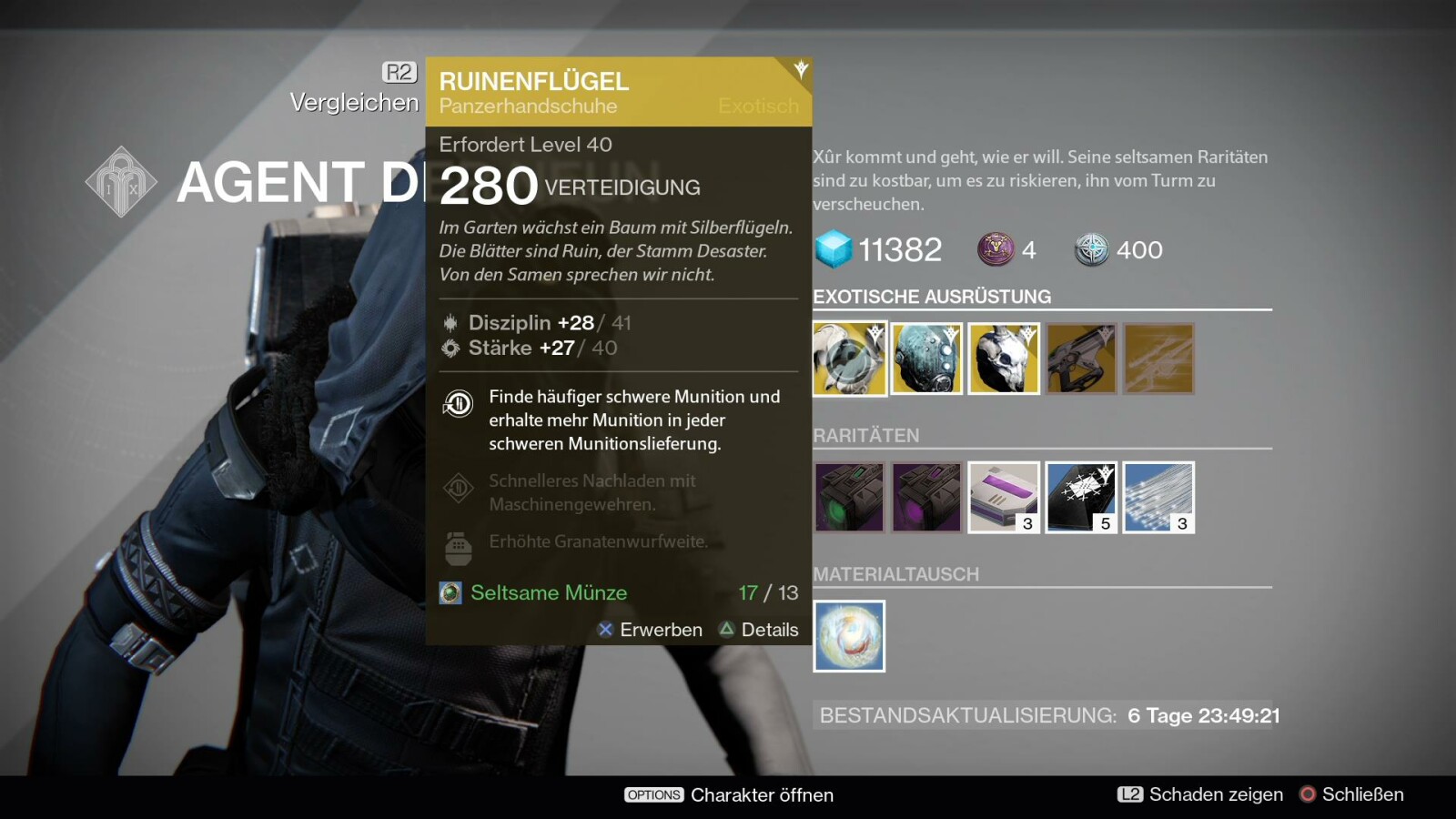The width and height of the screenshot is (1456, 819).
Task: Choose the green-glowing dark crate item
Action: pos(849,497)
